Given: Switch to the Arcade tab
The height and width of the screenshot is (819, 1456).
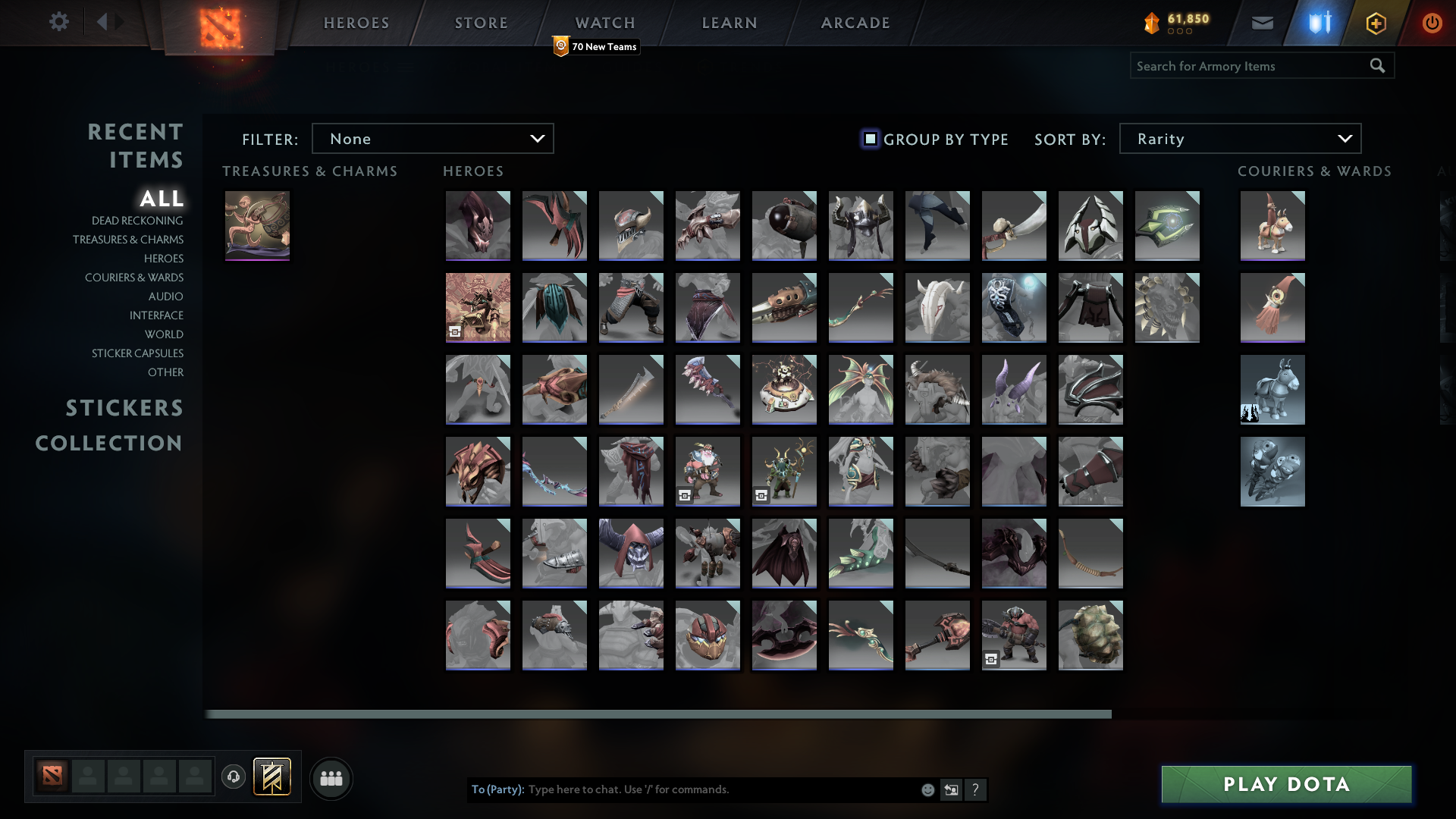Looking at the screenshot, I should coord(854,23).
